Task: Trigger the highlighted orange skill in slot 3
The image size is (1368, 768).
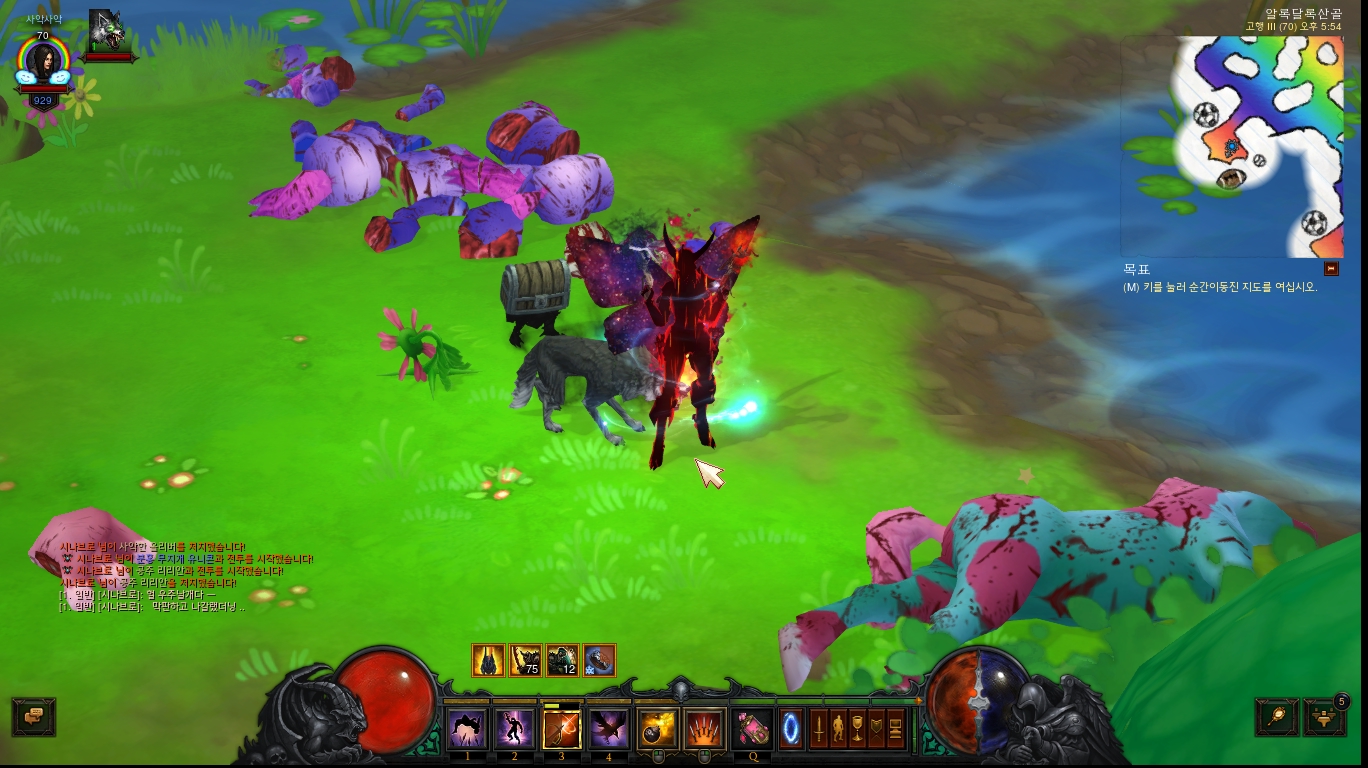Action: (561, 729)
